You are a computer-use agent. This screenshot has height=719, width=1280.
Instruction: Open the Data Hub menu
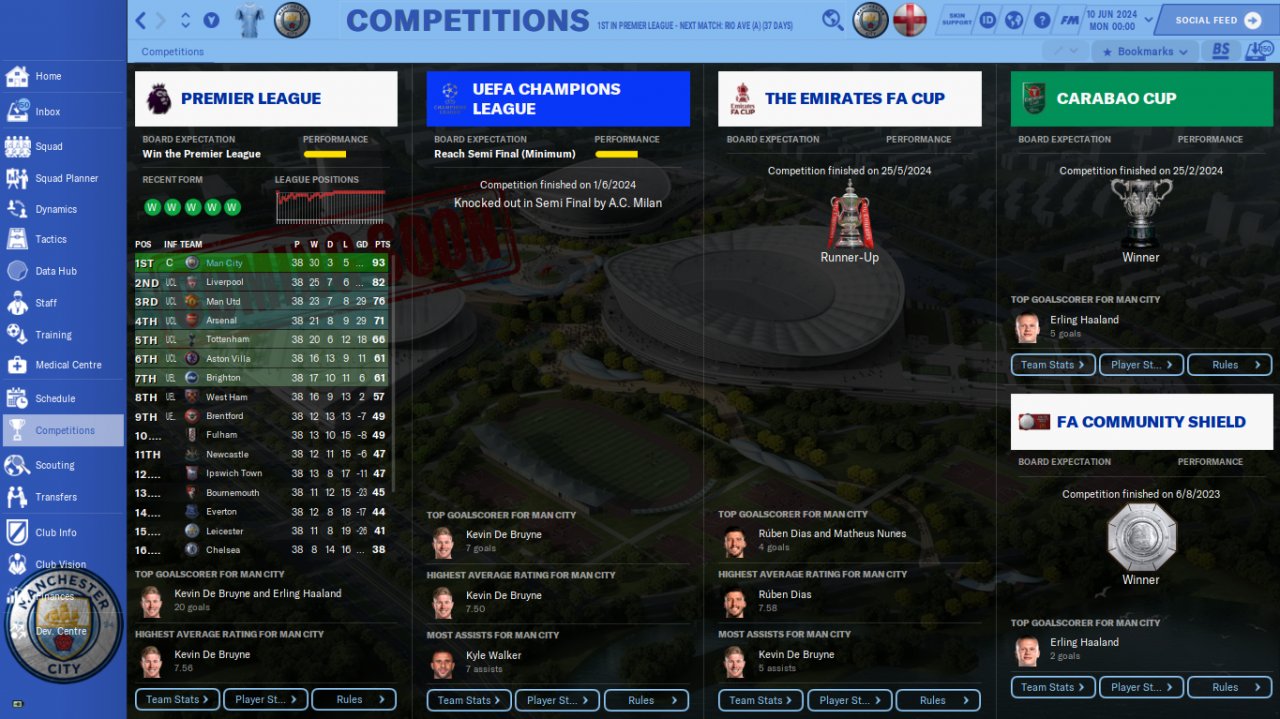click(55, 271)
